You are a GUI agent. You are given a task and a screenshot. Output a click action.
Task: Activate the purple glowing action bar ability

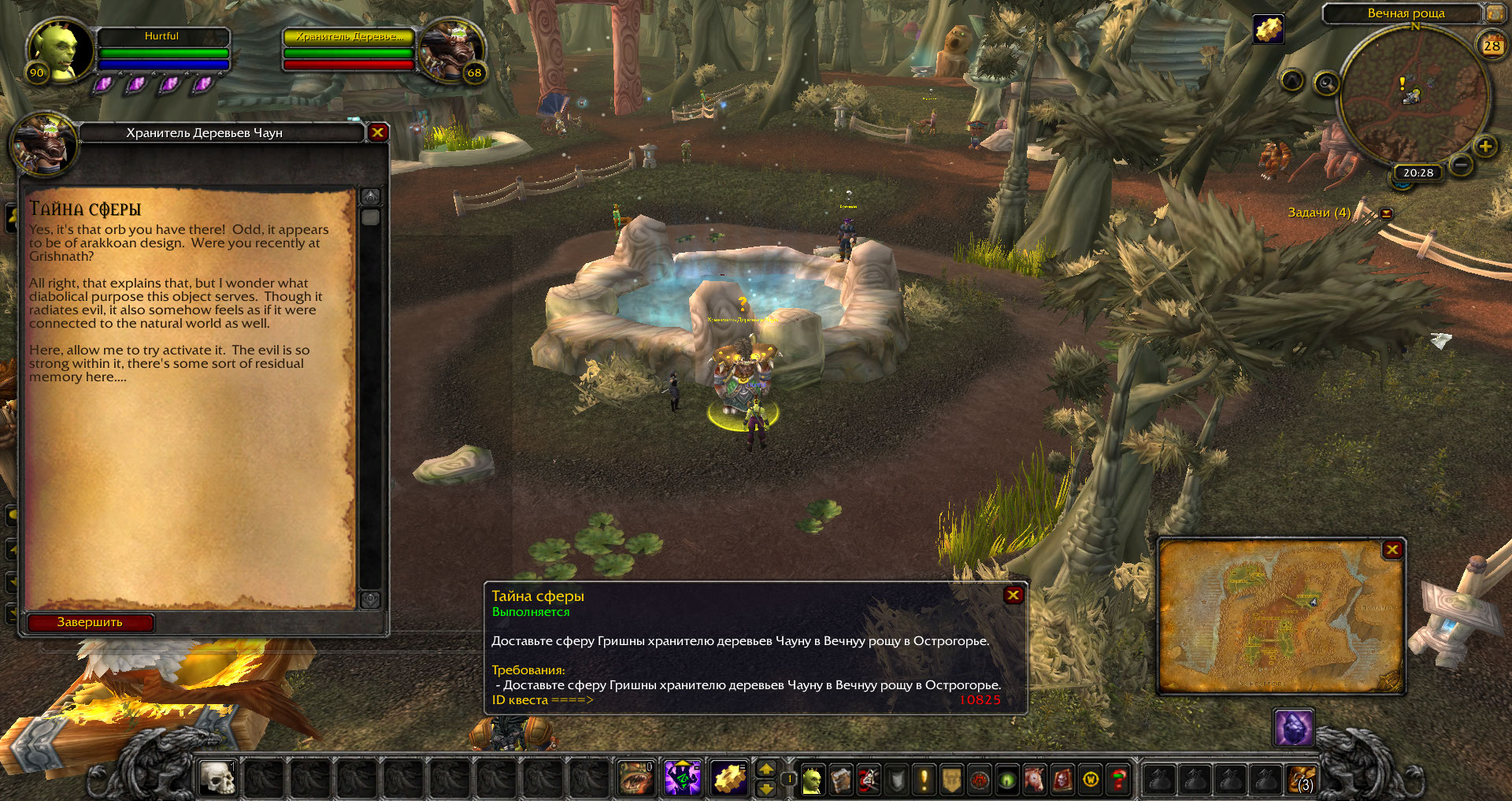coord(683,779)
